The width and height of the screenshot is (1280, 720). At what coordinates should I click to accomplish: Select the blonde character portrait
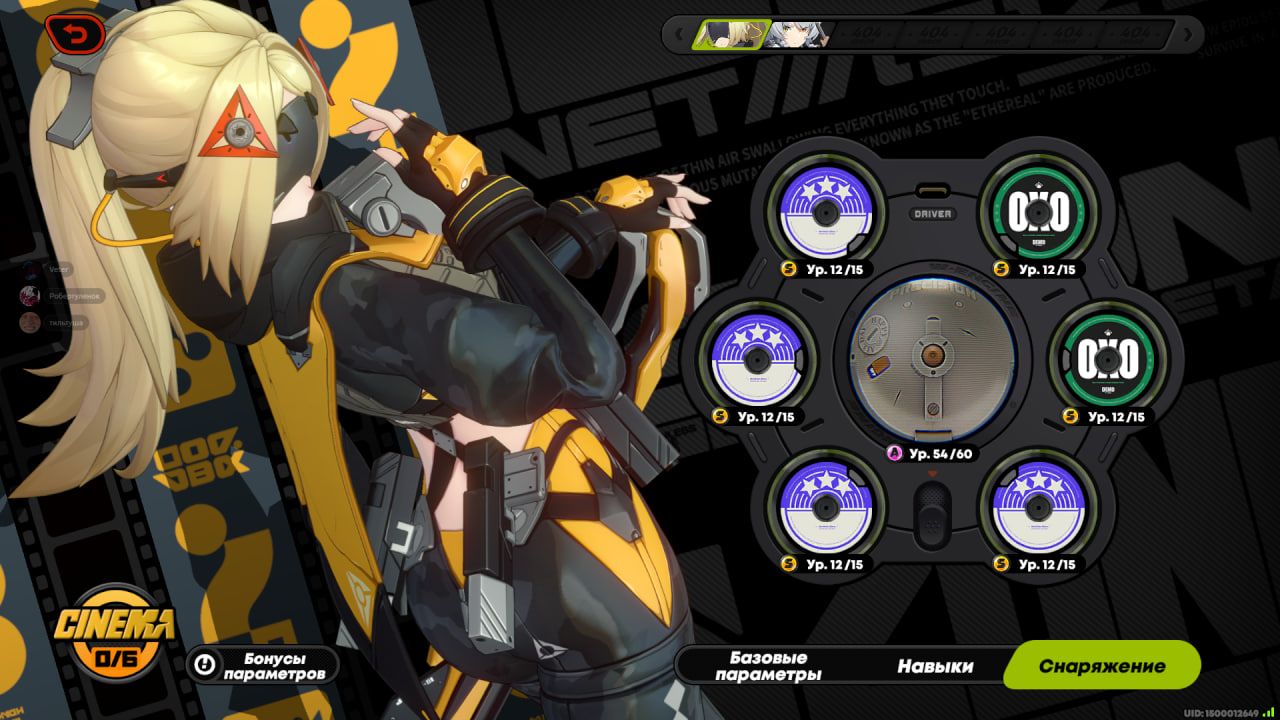tap(733, 35)
